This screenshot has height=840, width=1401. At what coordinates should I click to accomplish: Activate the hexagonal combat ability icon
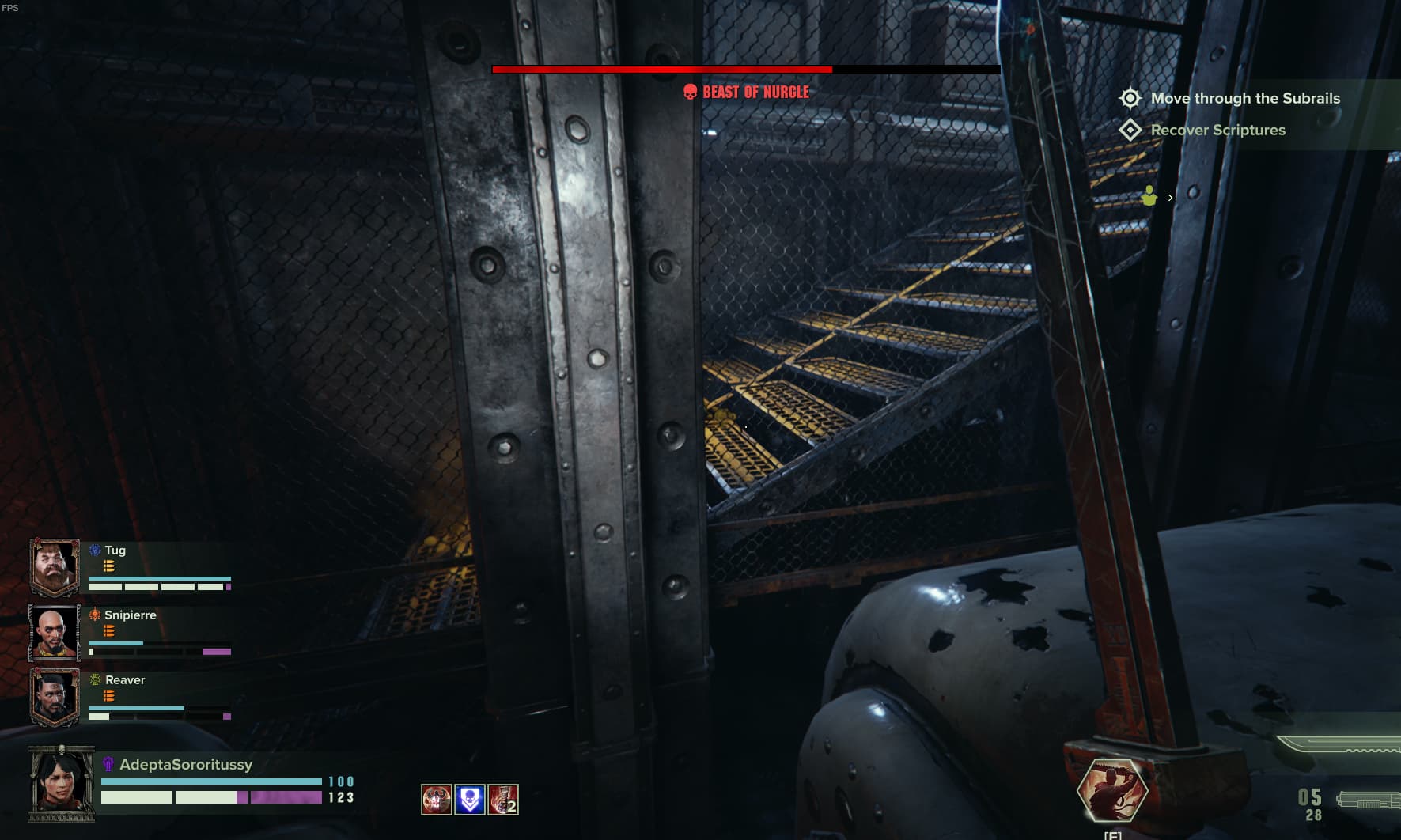tap(1112, 790)
